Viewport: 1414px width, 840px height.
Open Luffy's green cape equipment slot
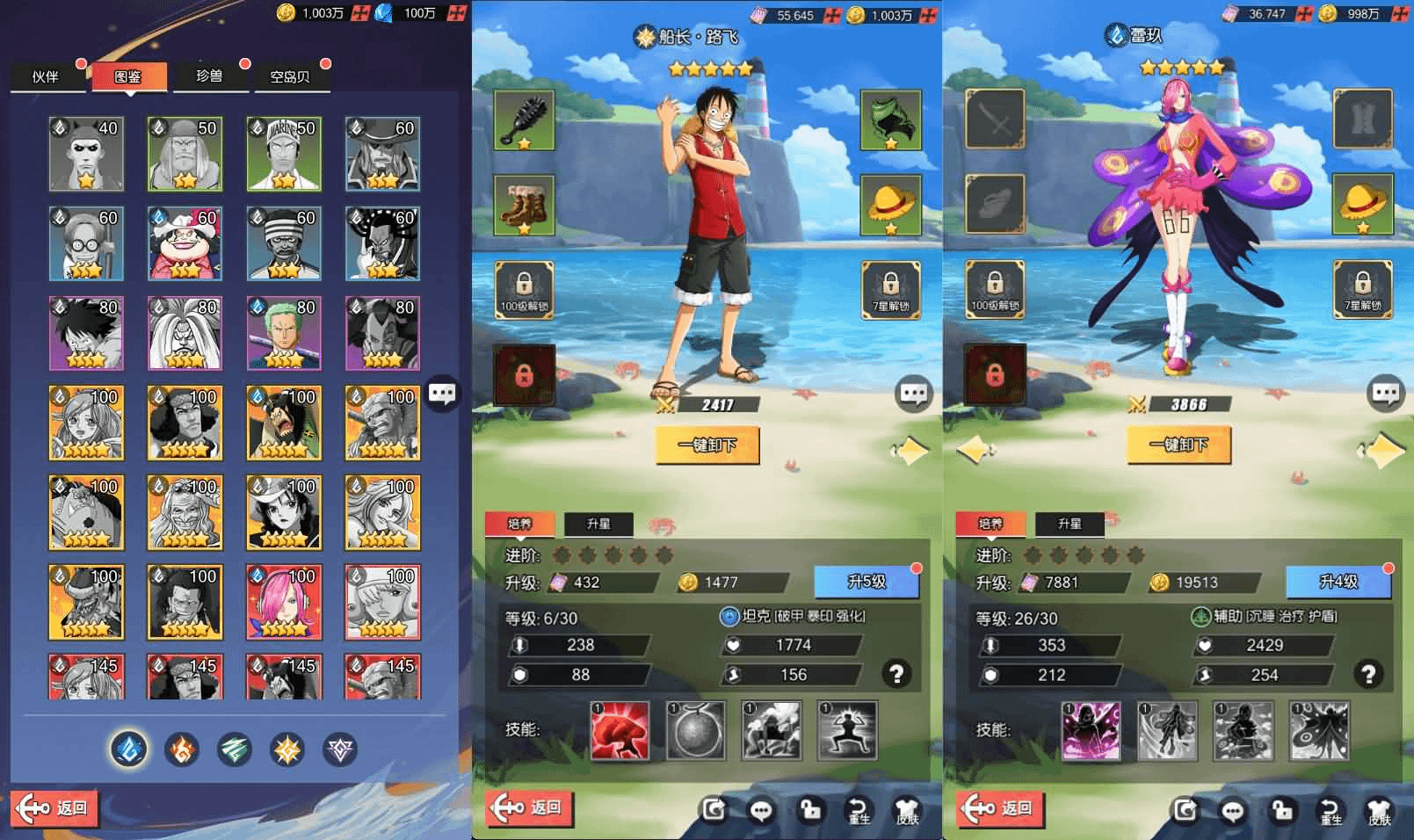889,120
